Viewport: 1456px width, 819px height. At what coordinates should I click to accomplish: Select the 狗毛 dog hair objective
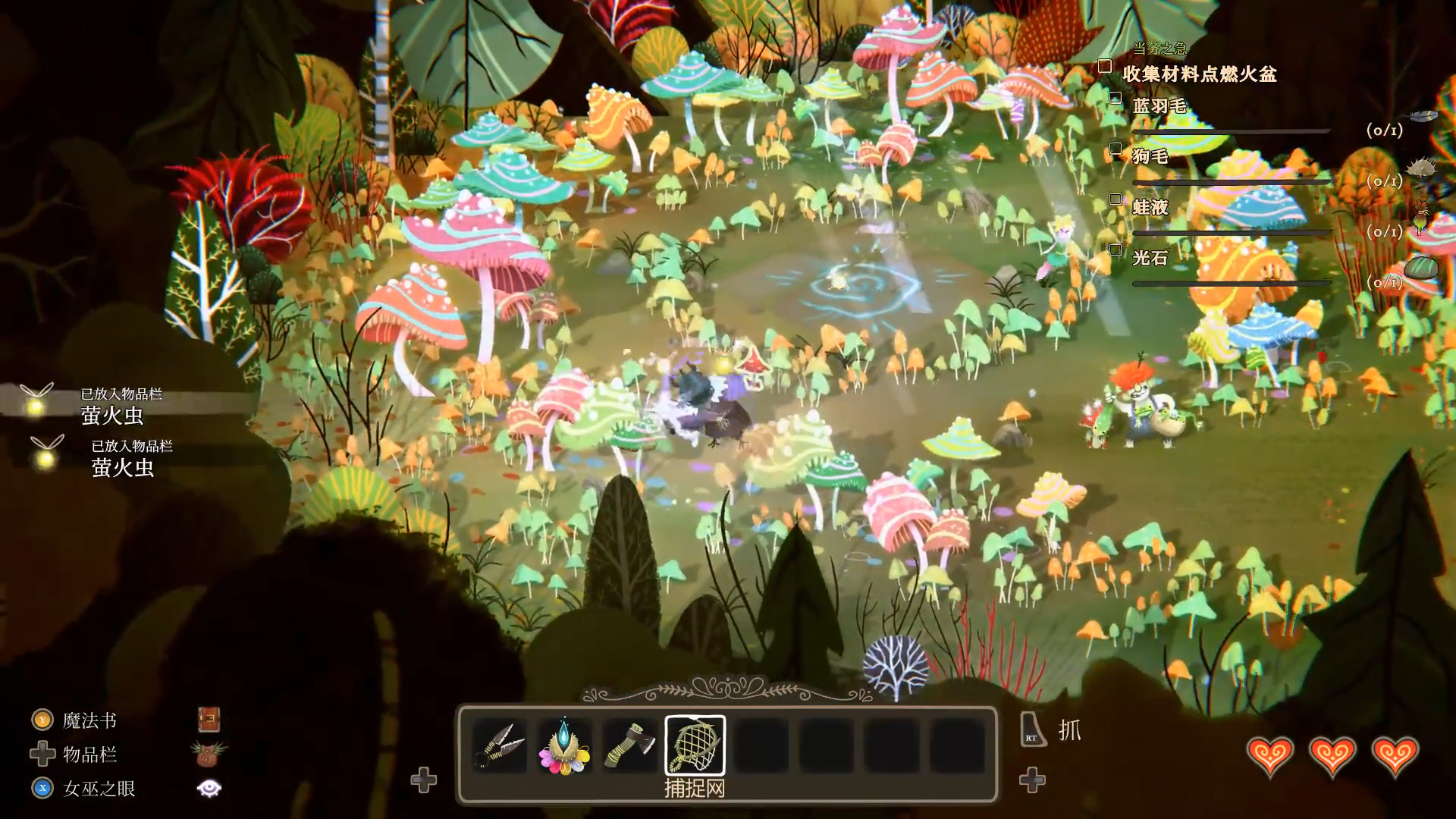pos(1150,156)
